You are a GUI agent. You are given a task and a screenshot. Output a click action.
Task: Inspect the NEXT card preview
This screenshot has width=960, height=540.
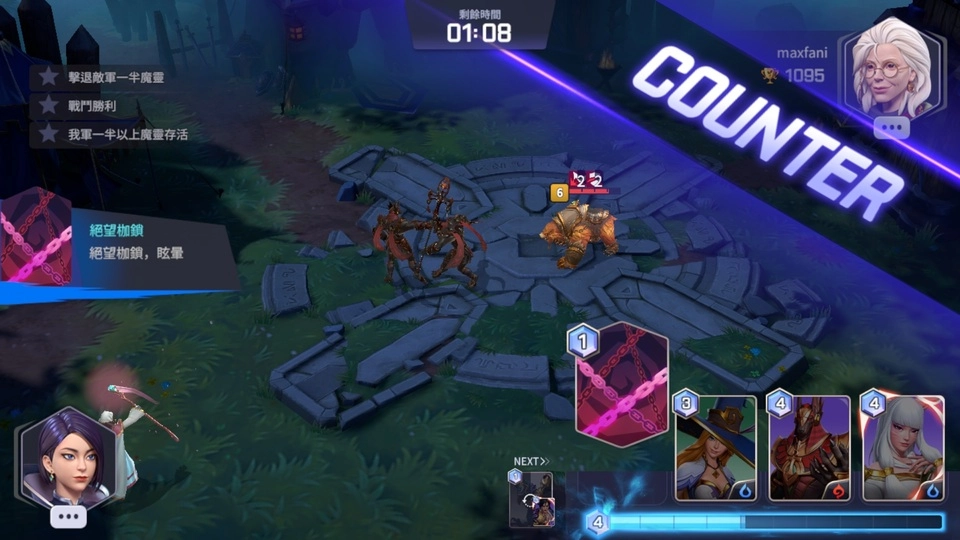tap(531, 498)
